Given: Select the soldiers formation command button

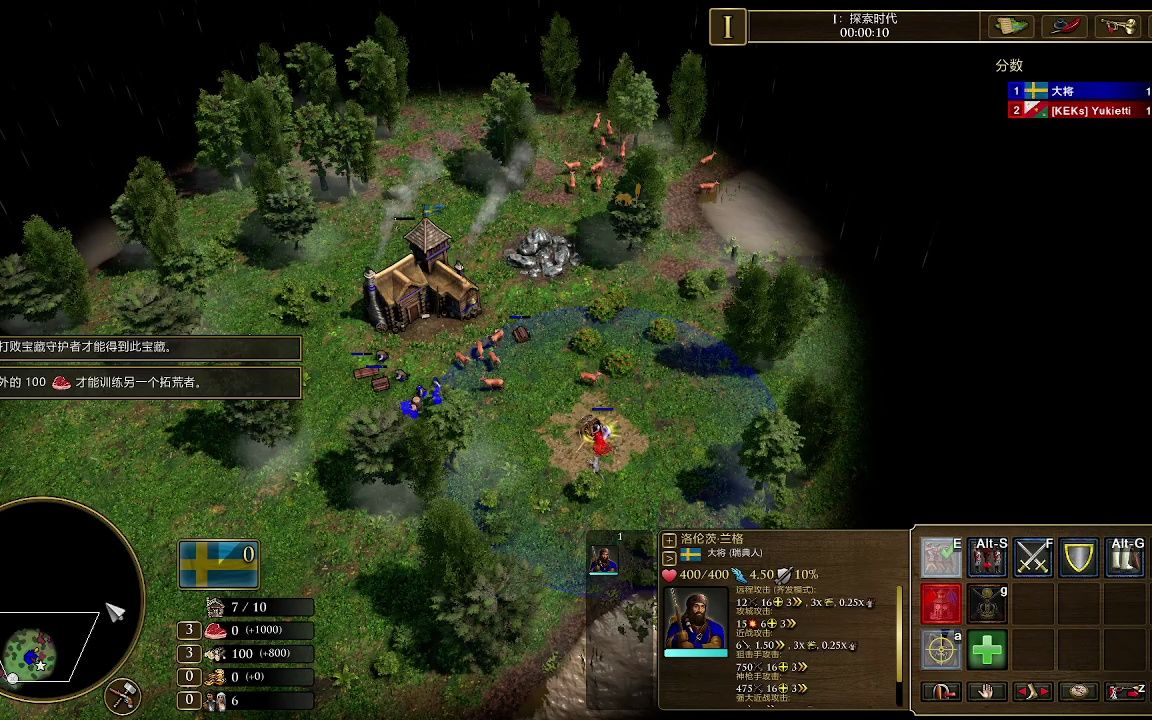Looking at the screenshot, I should 987,558.
